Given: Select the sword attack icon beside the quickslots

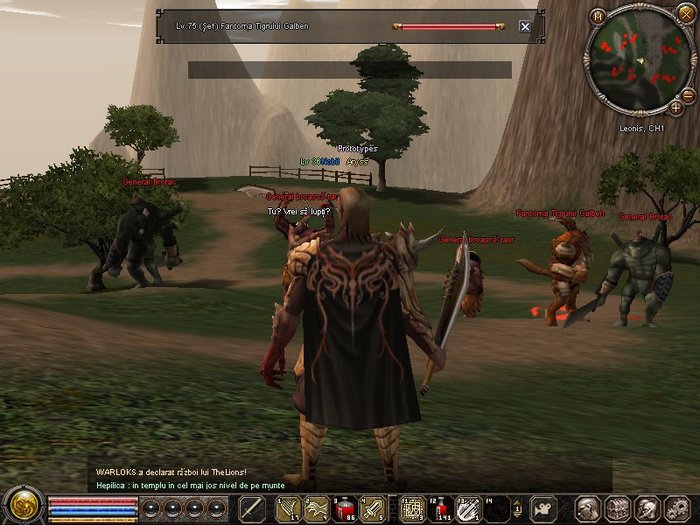Looking at the screenshot, I should 251,508.
